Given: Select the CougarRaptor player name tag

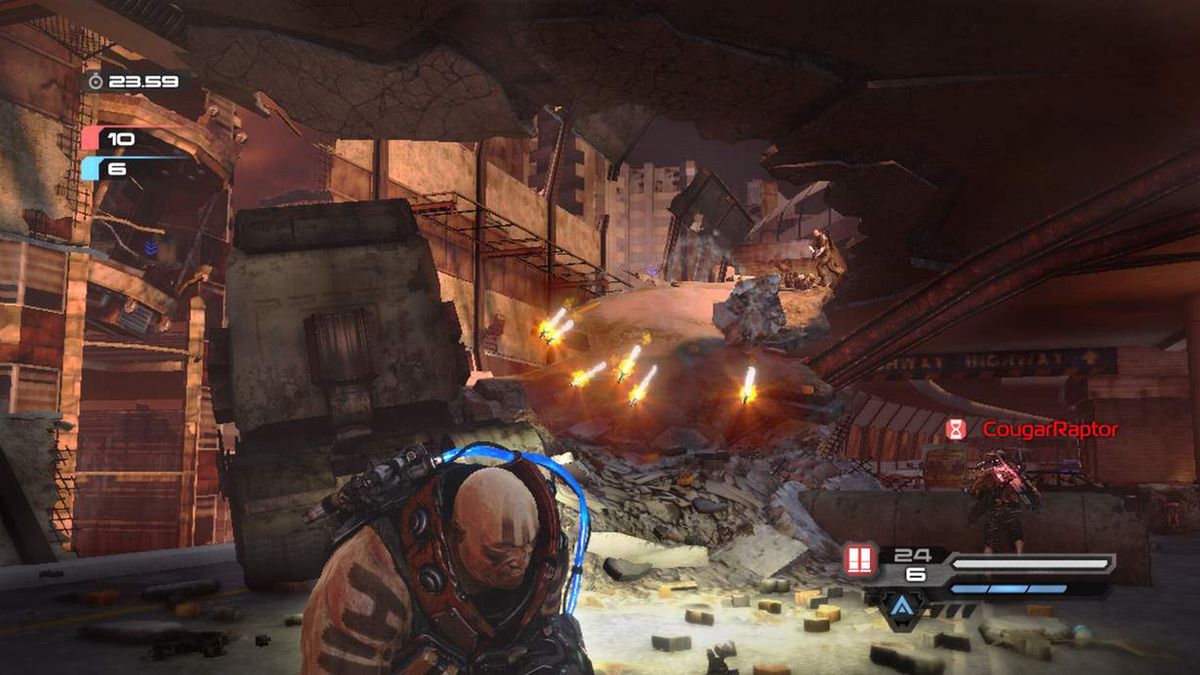Looking at the screenshot, I should (1049, 429).
